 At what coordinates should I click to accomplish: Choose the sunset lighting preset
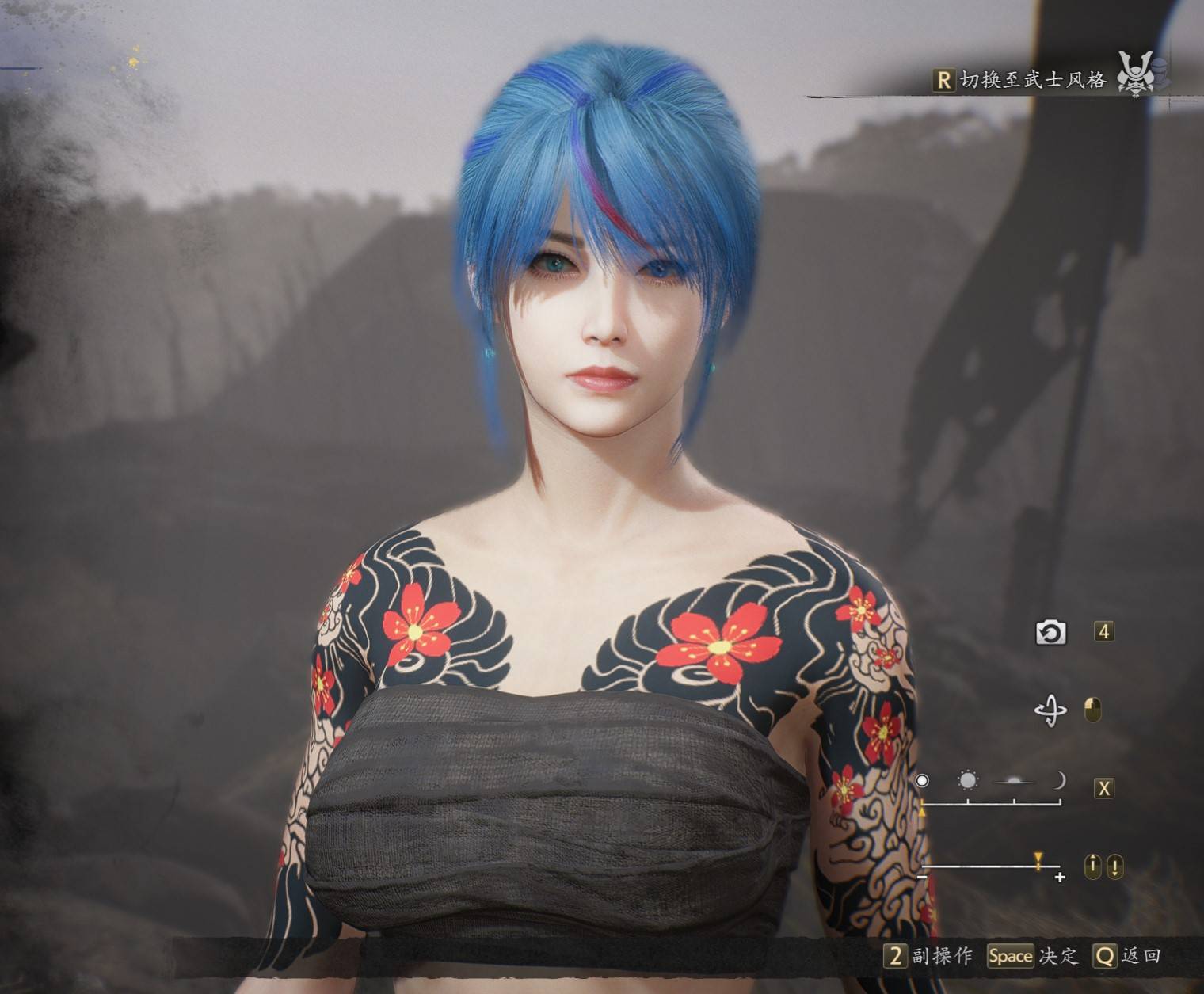(x=1014, y=782)
